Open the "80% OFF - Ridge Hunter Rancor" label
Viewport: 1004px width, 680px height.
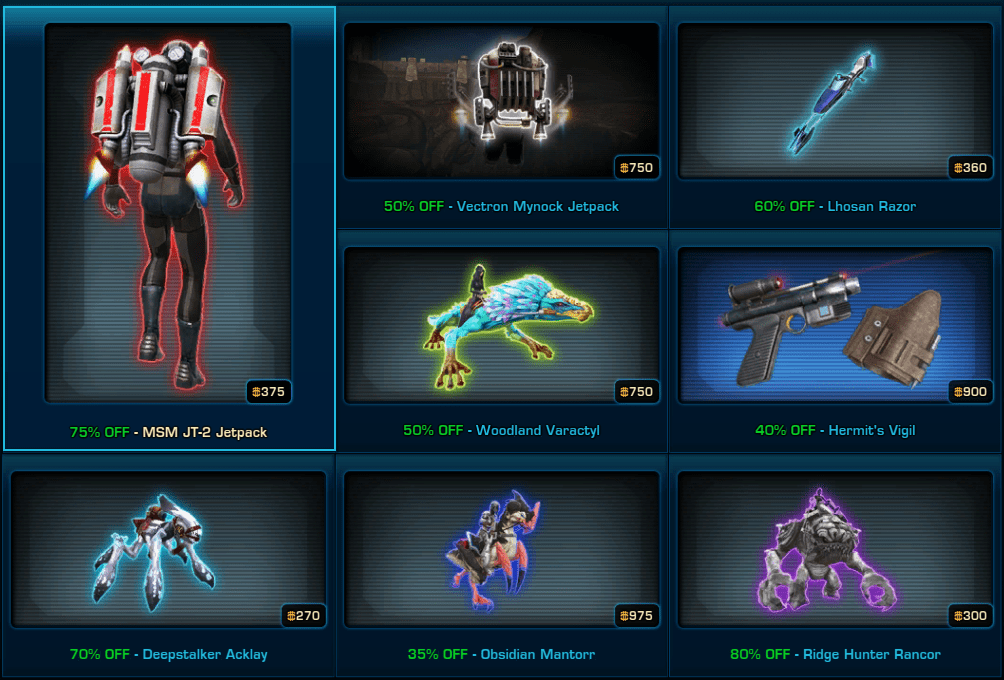point(835,655)
